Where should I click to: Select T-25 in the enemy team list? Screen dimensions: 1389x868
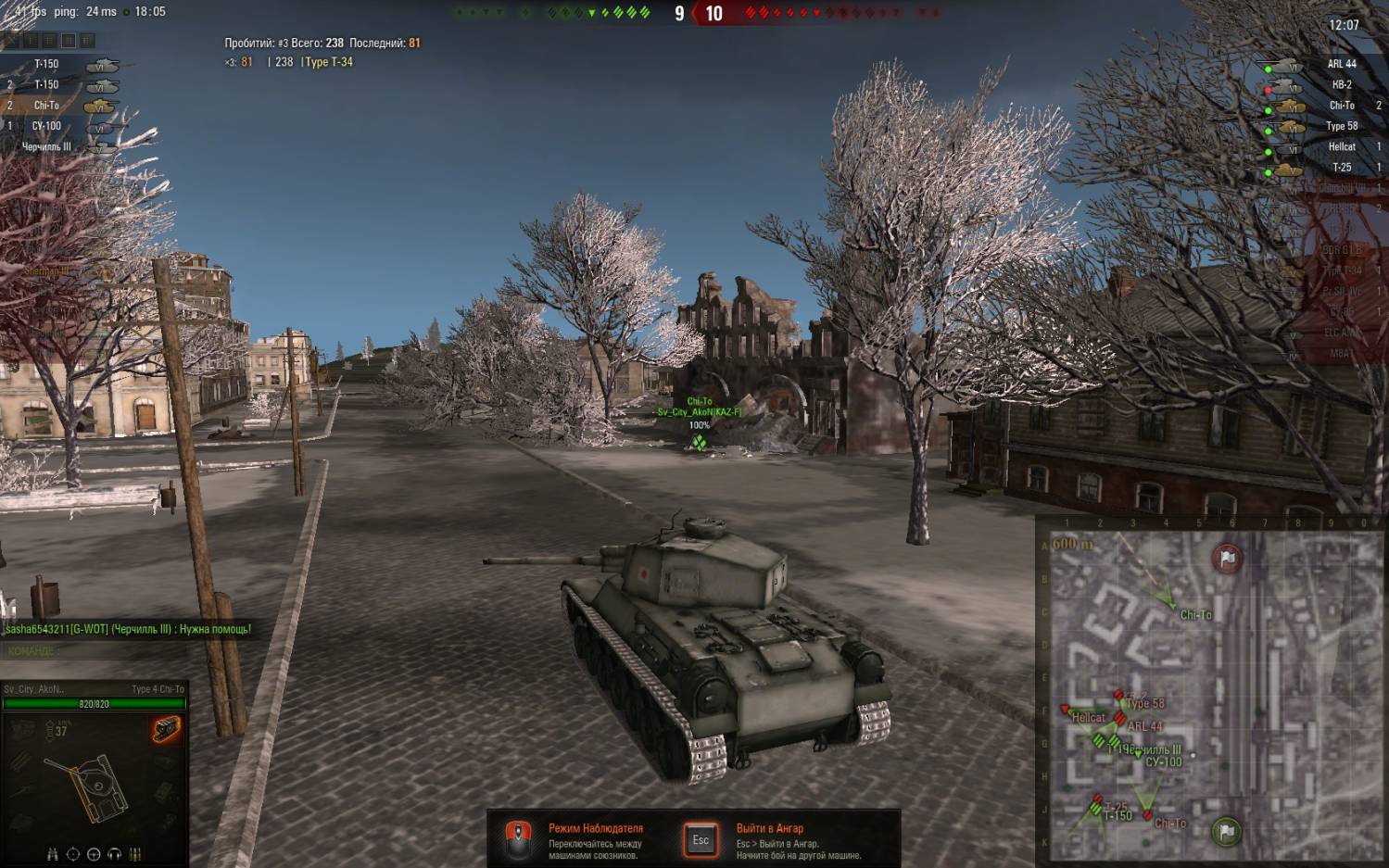[1341, 168]
